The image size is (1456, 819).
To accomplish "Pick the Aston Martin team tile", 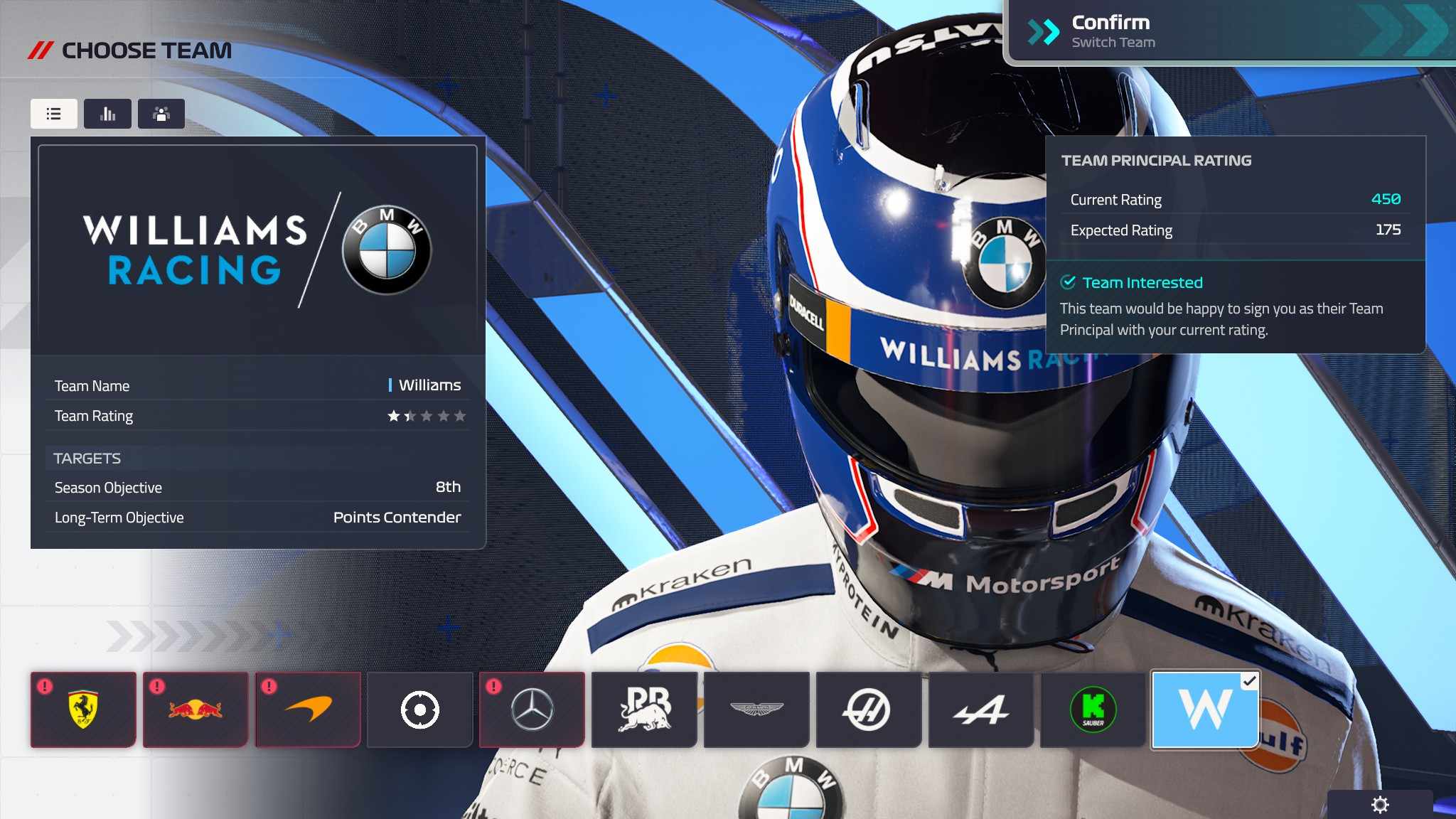I will tap(756, 710).
